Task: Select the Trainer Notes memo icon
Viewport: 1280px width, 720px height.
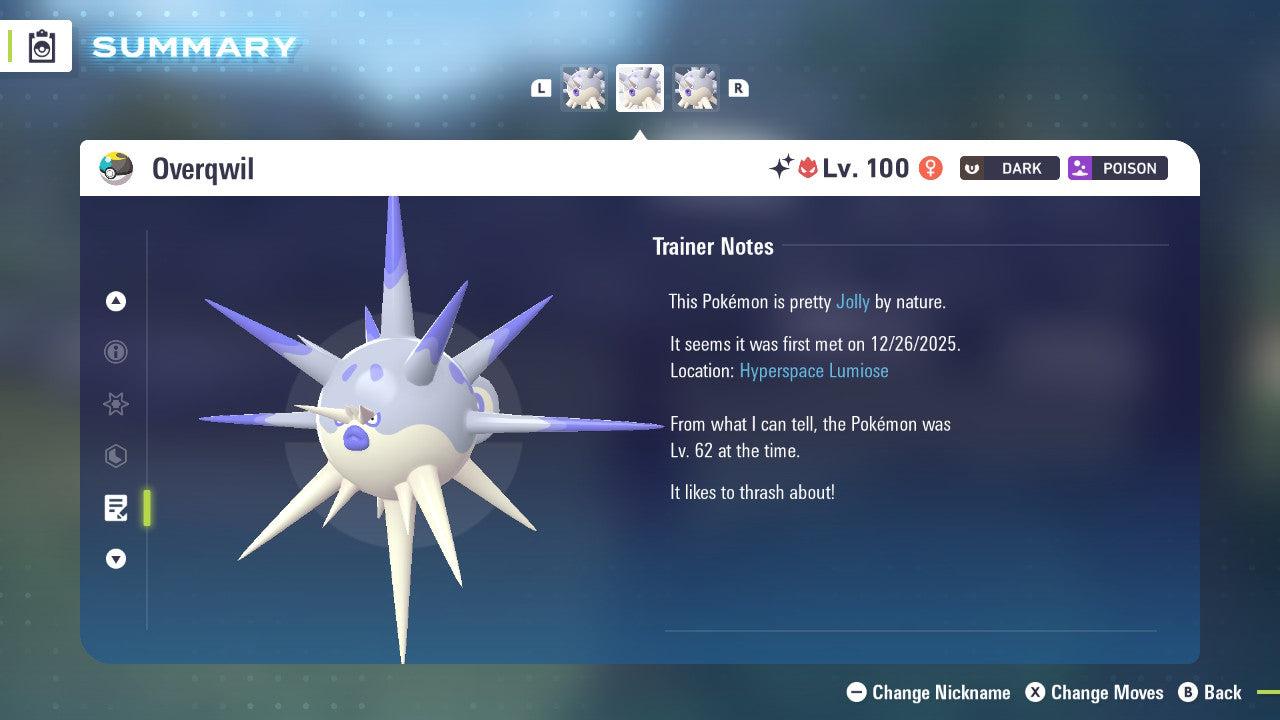Action: pos(115,508)
